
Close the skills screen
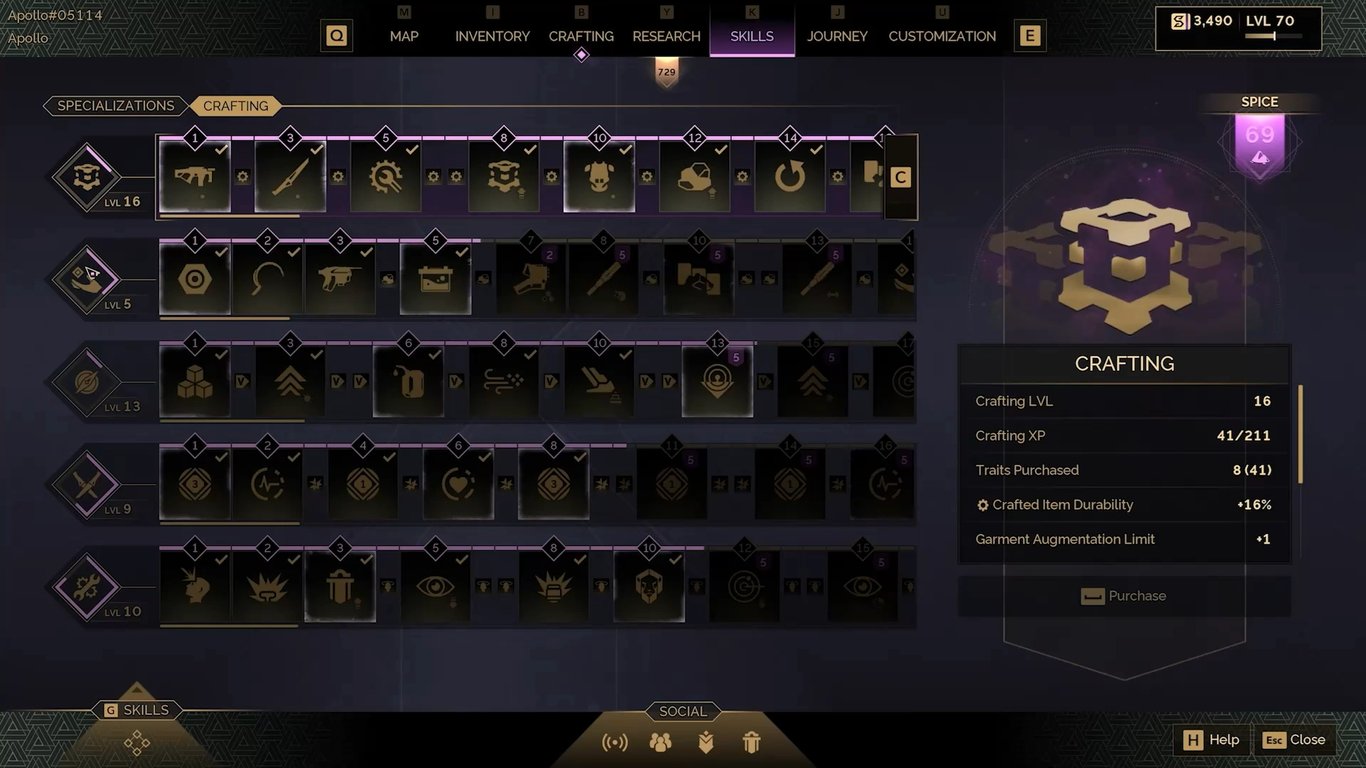tap(1294, 740)
